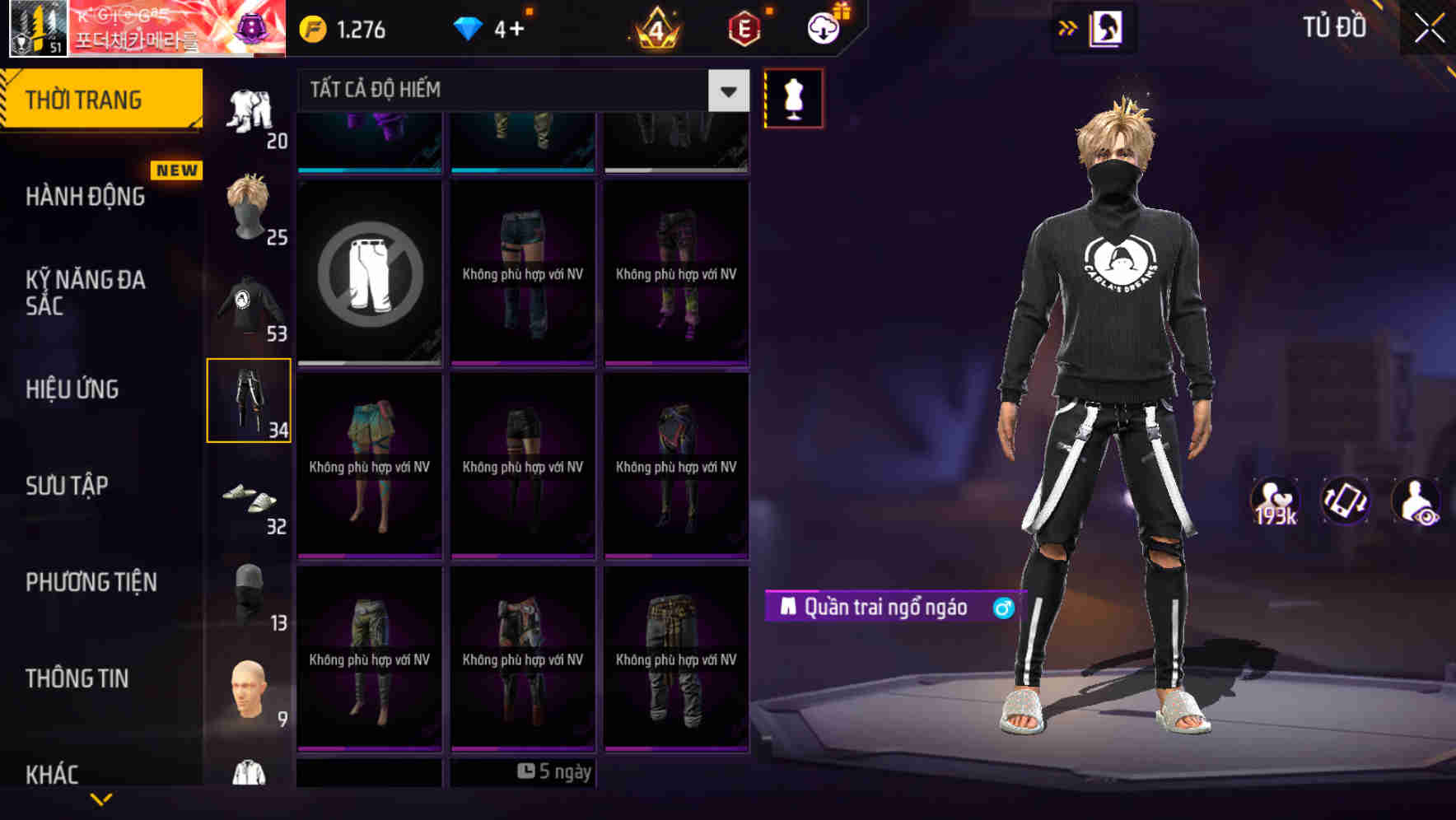Click the 1.276 gold coin balance
1456x820 pixels.
[342, 30]
